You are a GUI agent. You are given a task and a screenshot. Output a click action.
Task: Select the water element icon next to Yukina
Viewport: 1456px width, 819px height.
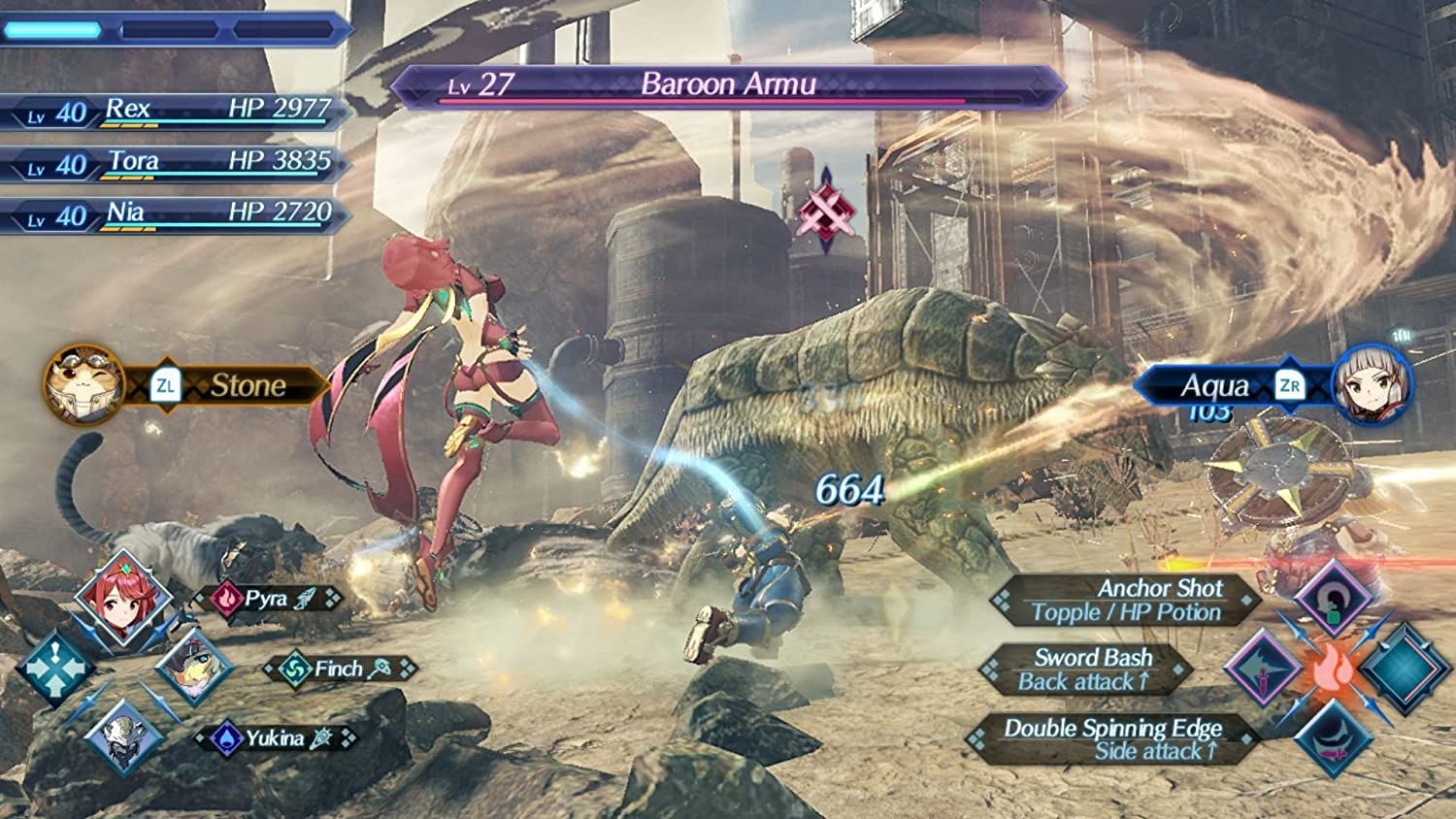225,737
